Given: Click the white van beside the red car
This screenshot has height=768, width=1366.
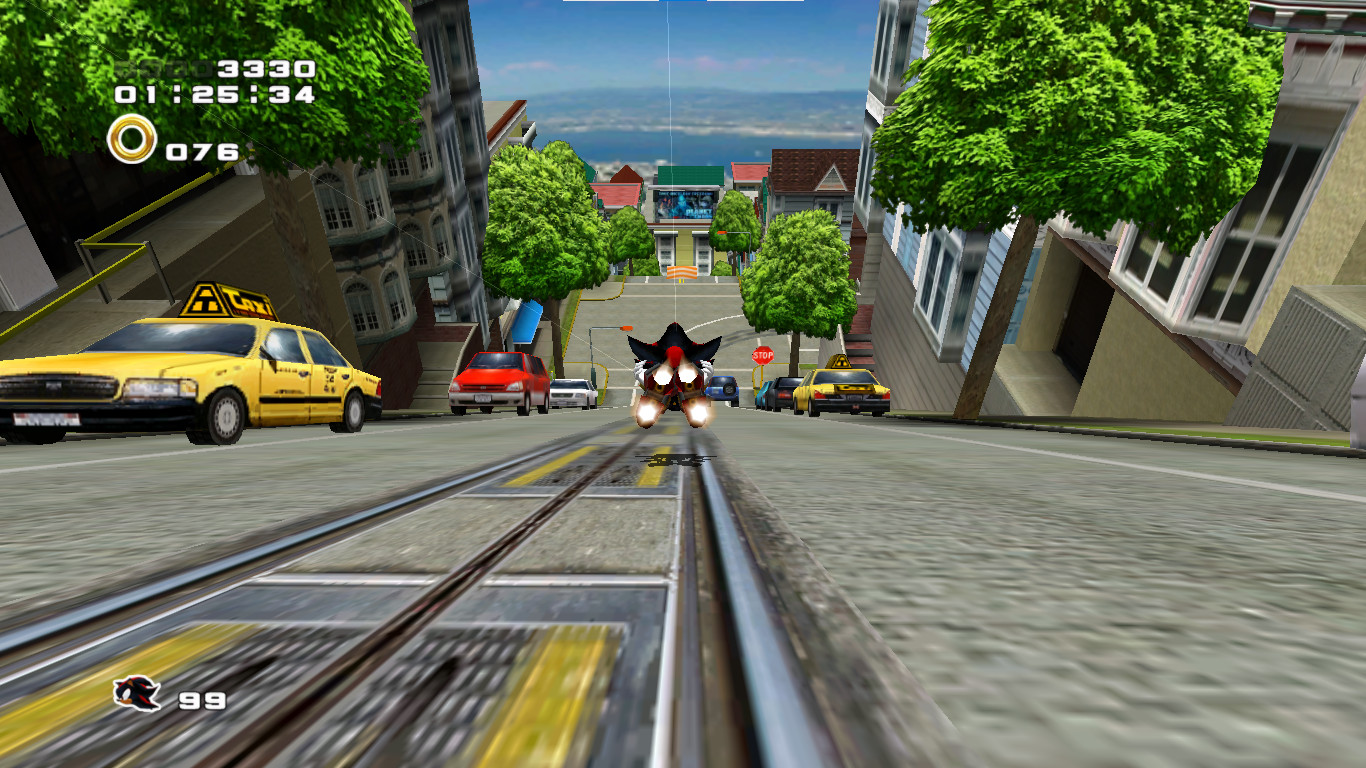Looking at the screenshot, I should pos(574,393).
